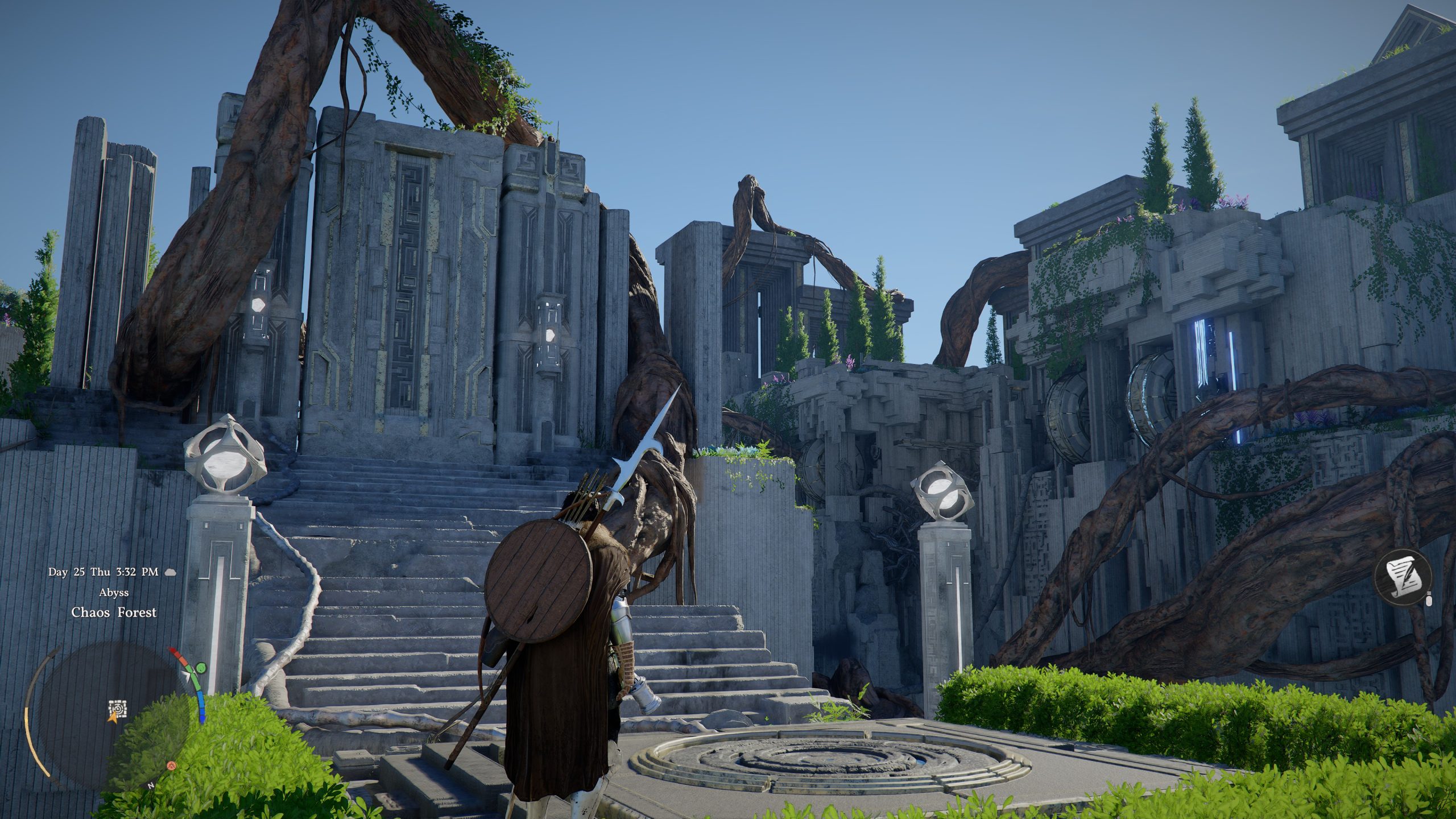Select the maze-pattern marker on the minimap
This screenshot has height=819, width=1456.
[x=117, y=709]
